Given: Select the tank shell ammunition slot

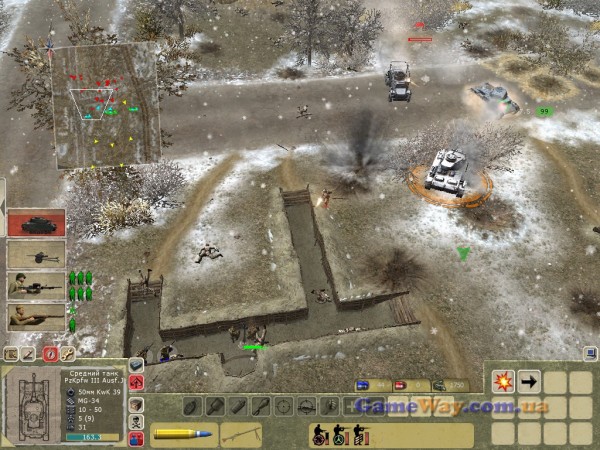Looking at the screenshot, I should pos(182,434).
